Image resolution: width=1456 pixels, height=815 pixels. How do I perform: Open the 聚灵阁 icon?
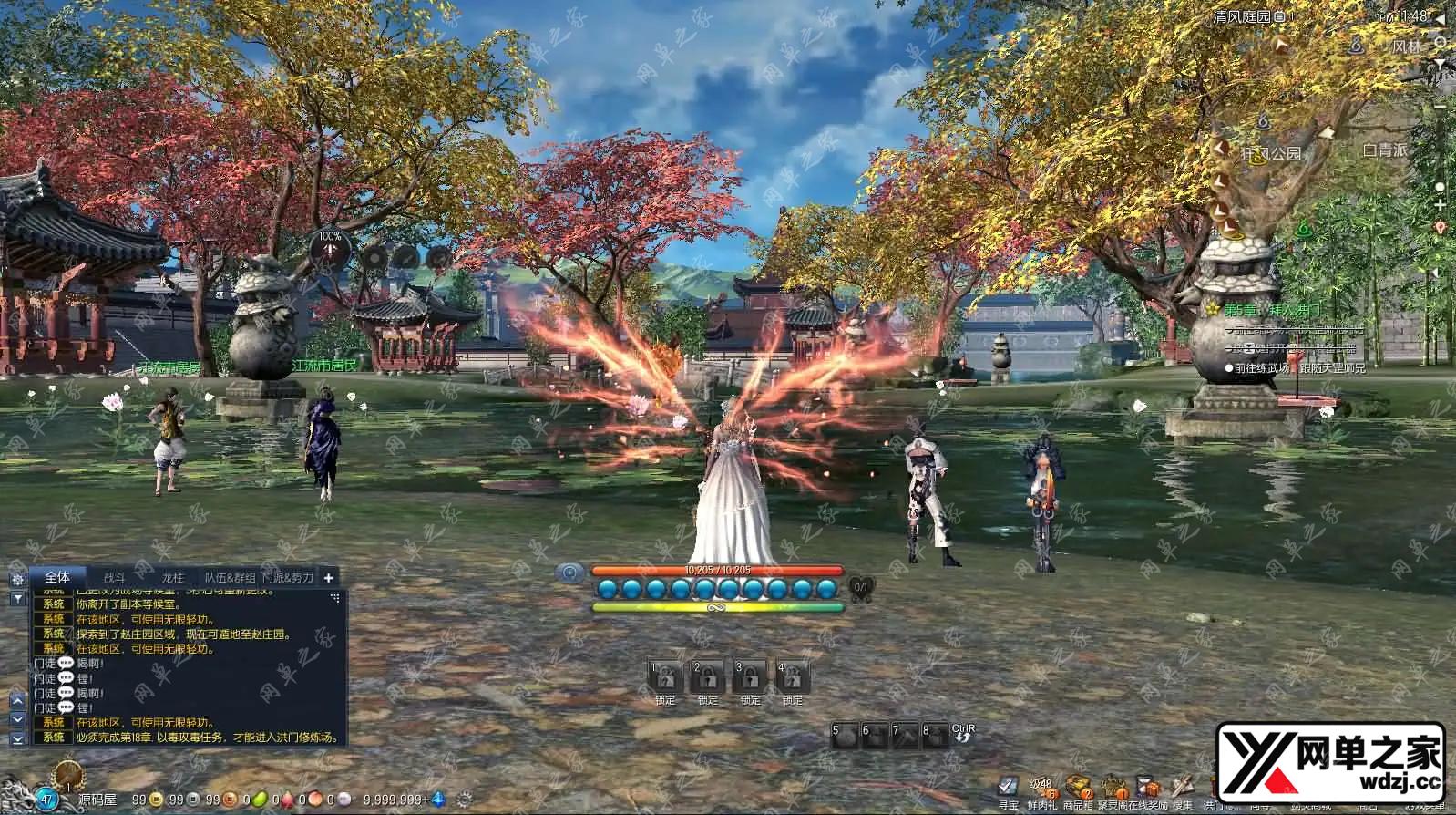(x=1113, y=787)
